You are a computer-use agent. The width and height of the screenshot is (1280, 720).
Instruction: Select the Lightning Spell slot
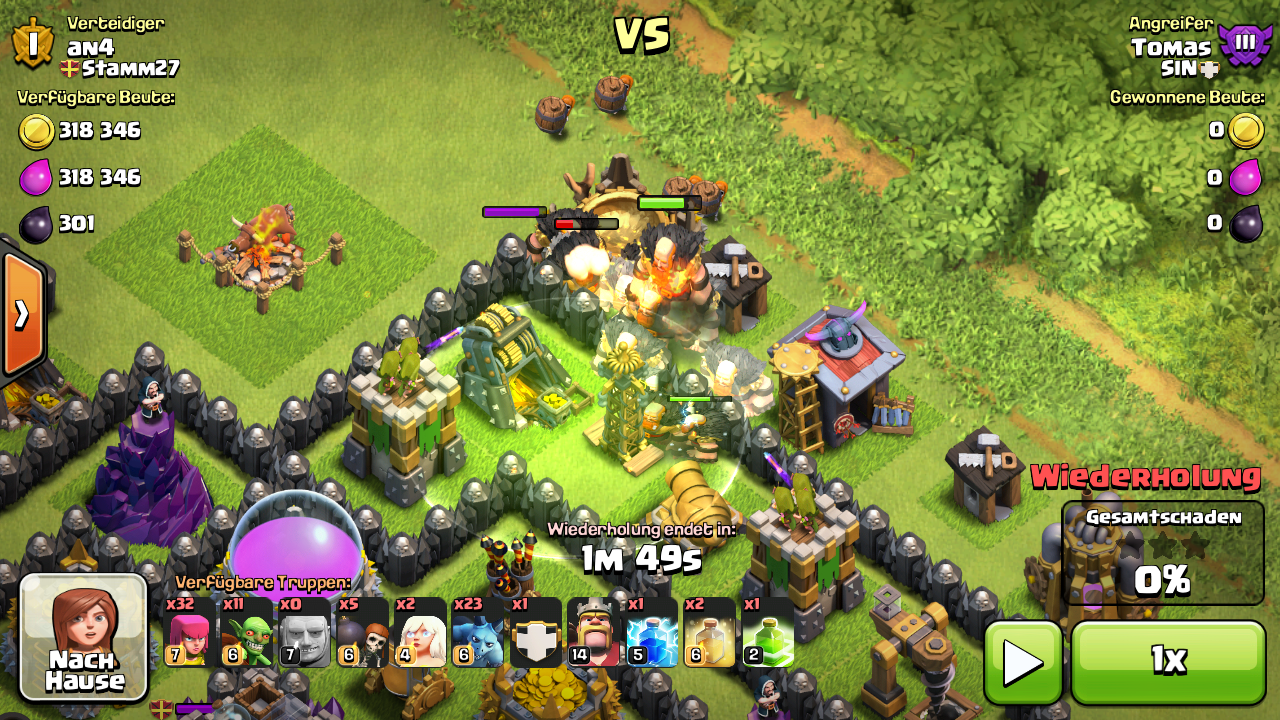coord(652,632)
